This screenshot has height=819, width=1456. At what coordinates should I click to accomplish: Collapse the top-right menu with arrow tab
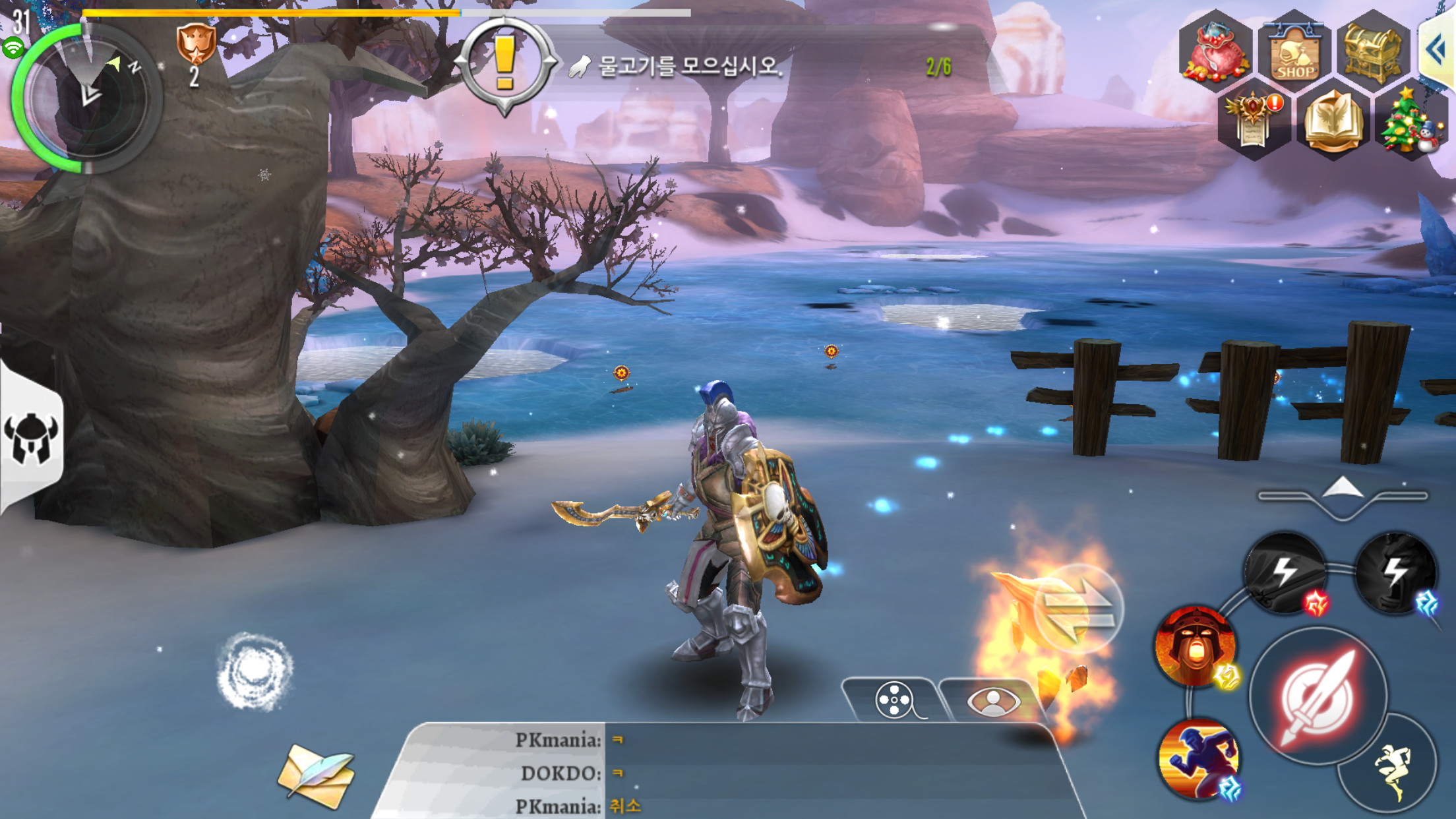[x=1438, y=49]
